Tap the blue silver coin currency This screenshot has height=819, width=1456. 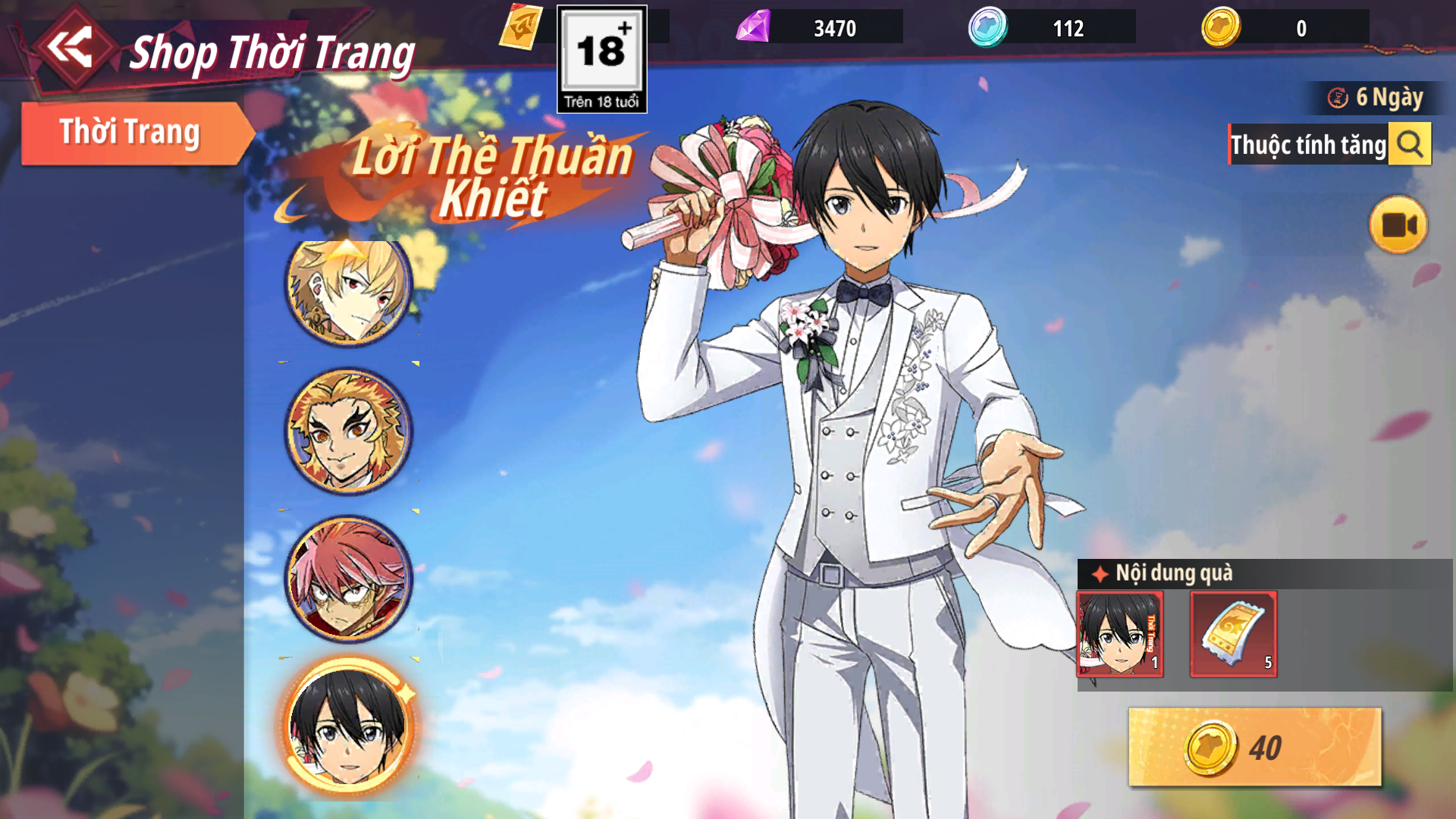click(x=987, y=27)
